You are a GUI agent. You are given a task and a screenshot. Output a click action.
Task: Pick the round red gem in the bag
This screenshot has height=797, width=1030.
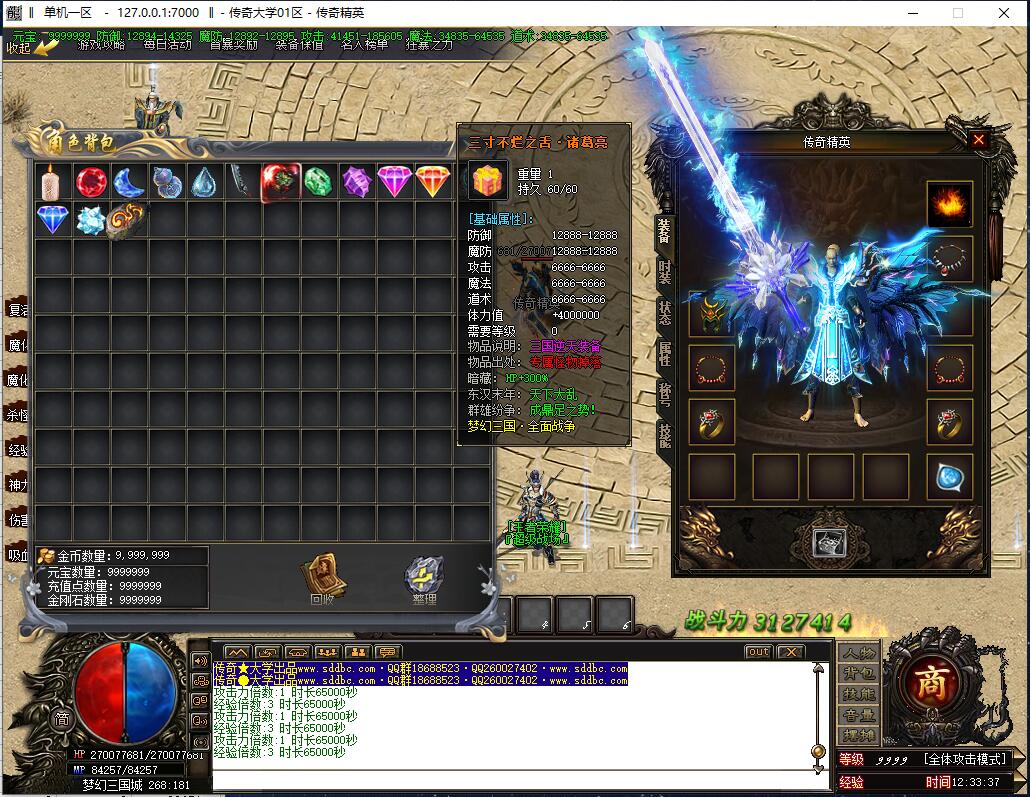coord(91,182)
